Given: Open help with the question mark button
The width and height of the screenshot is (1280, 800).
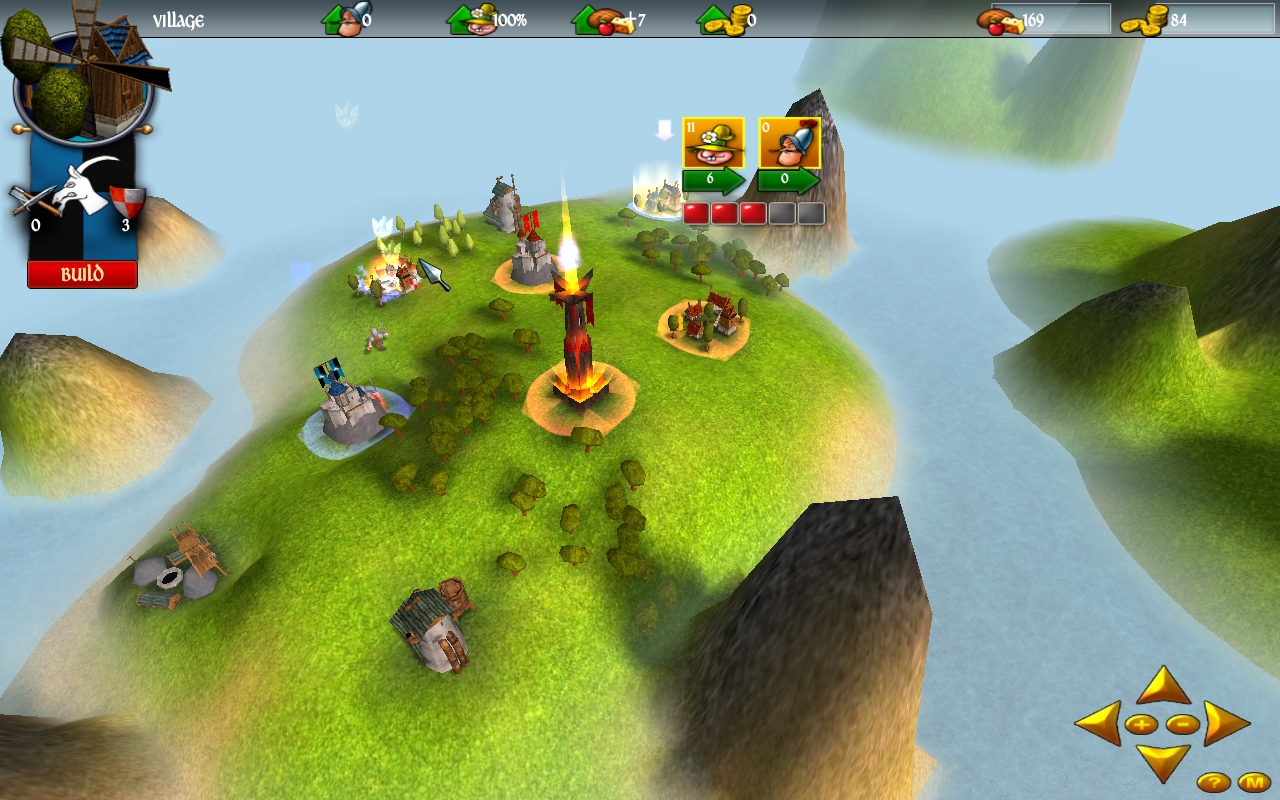Looking at the screenshot, I should point(1213,782).
